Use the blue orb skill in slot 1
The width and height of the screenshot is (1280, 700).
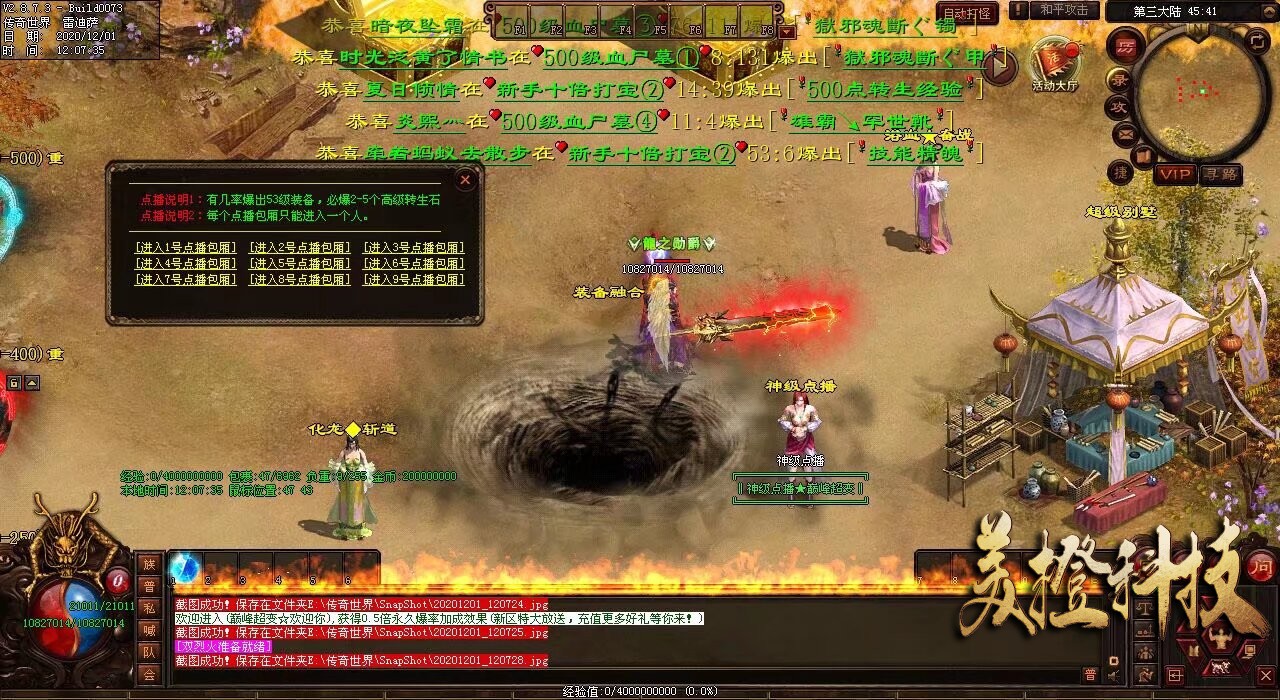coord(185,567)
